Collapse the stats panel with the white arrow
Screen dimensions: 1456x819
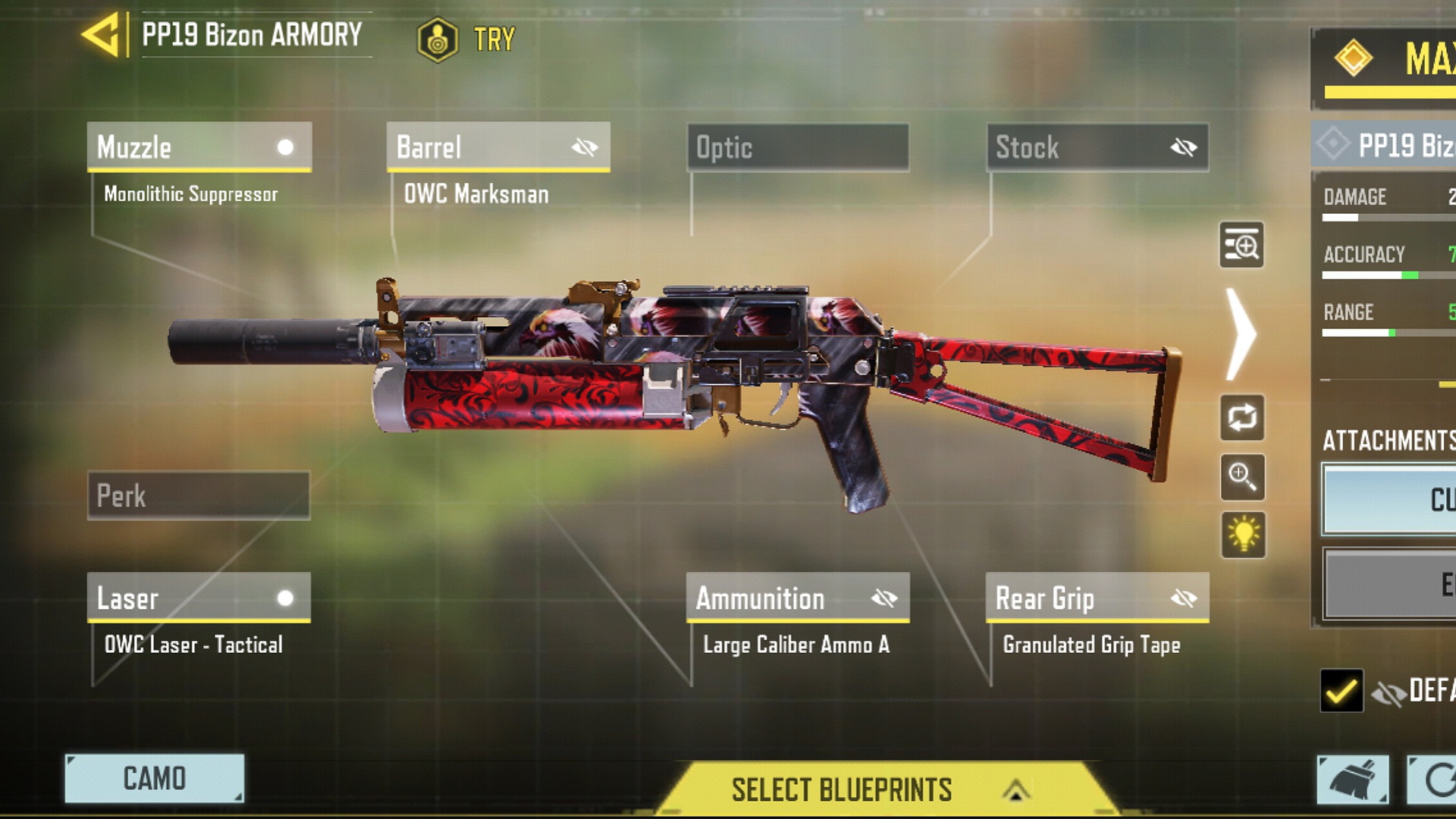click(1241, 334)
